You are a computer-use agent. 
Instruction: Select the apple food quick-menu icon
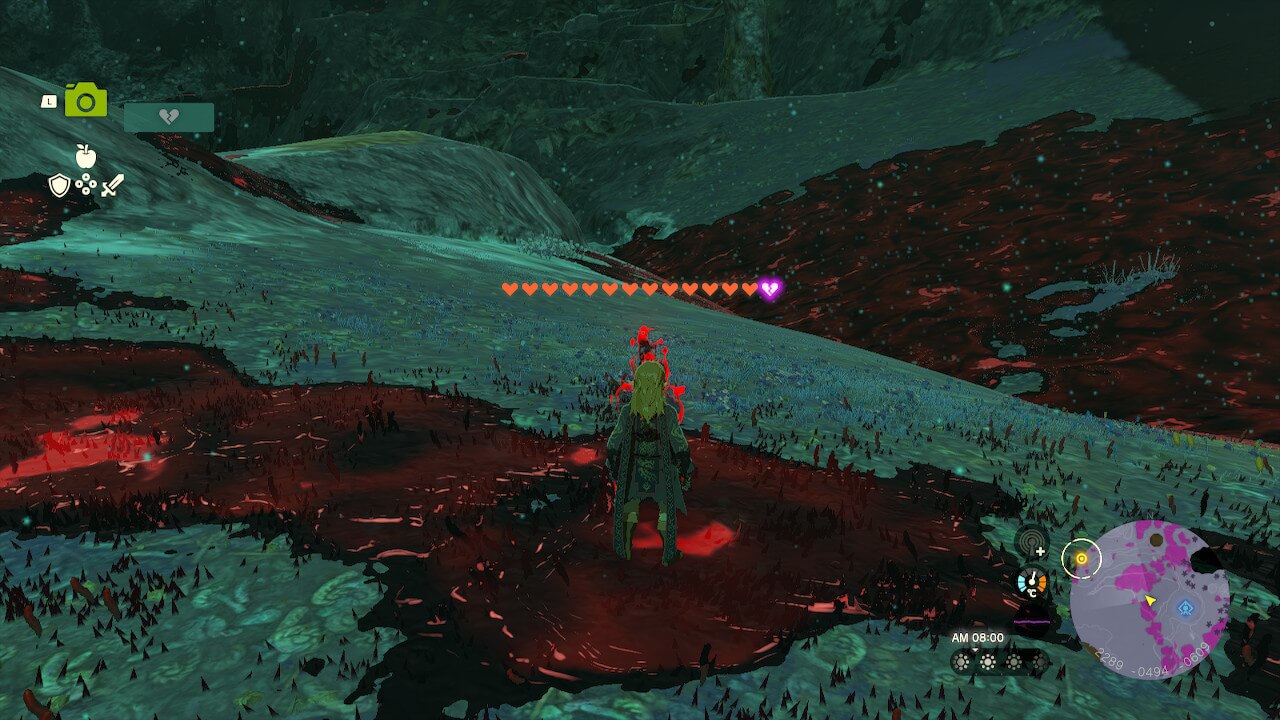(85, 156)
